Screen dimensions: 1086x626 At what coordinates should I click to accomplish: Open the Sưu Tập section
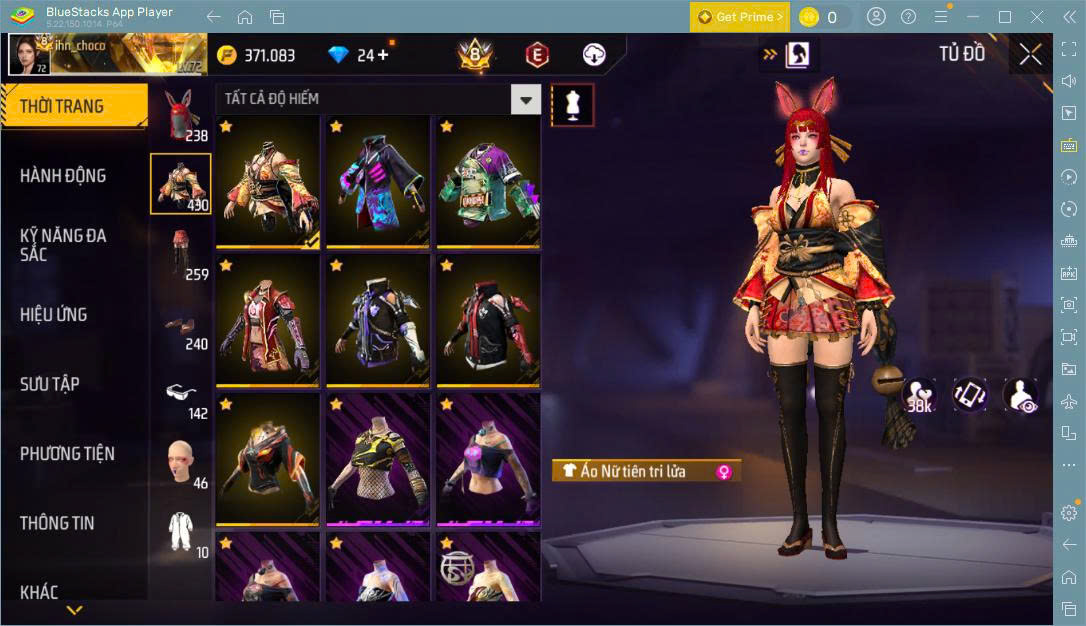tap(50, 384)
